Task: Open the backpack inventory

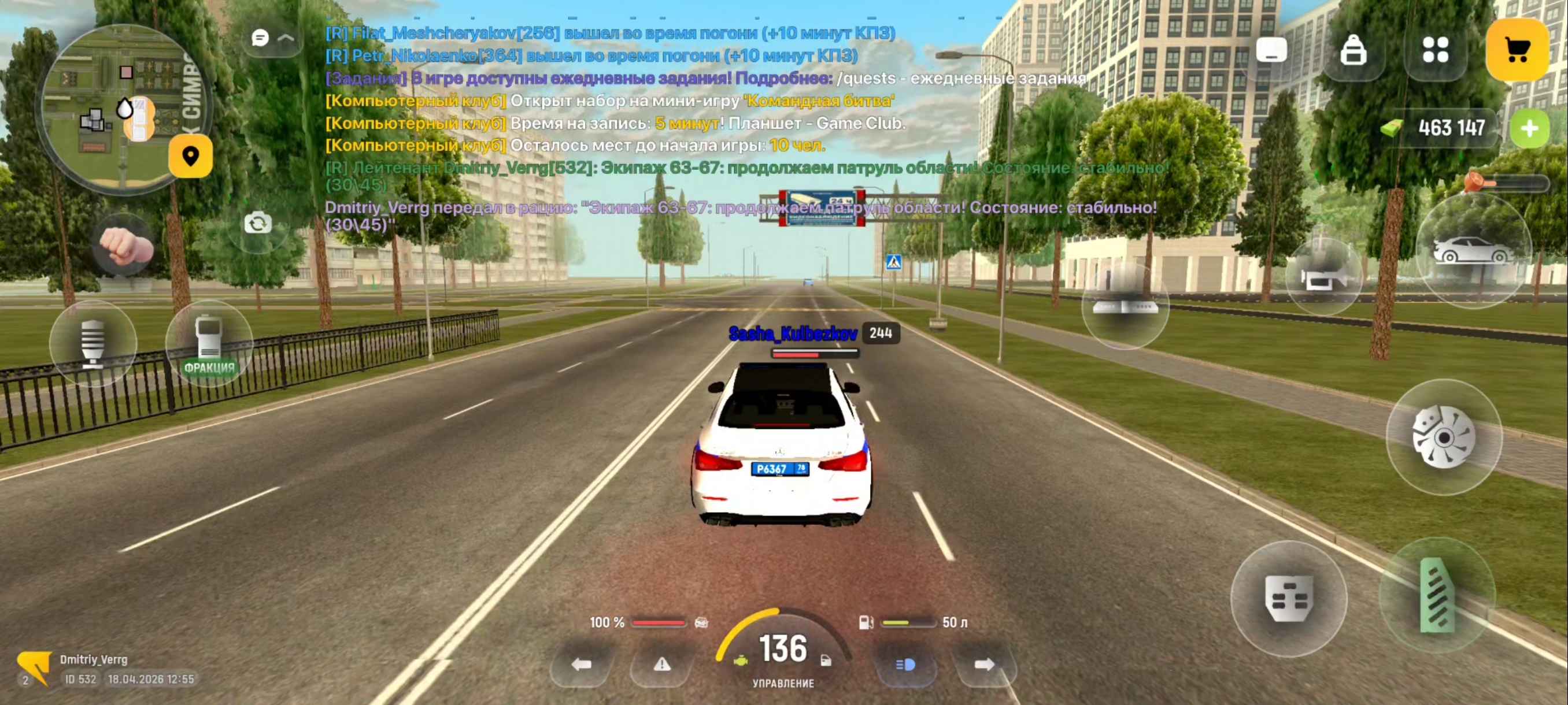Action: 1352,50
